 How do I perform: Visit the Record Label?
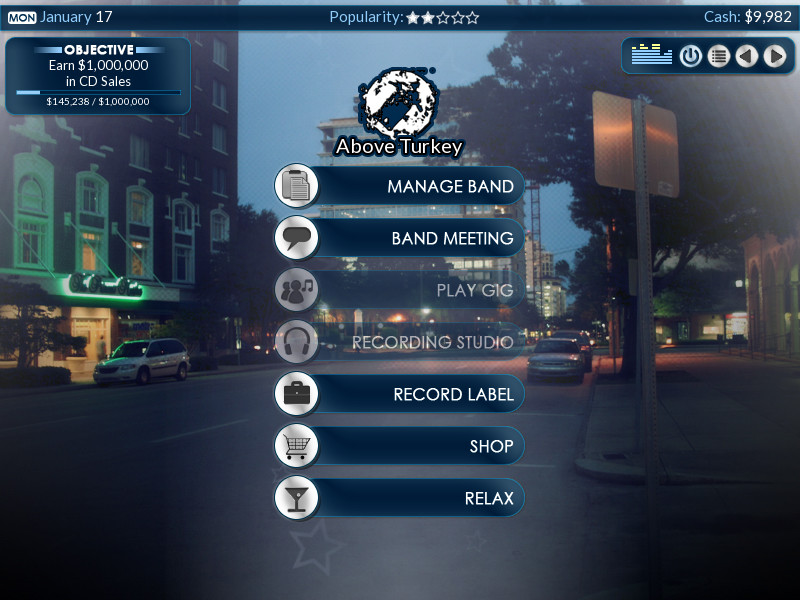tap(400, 394)
